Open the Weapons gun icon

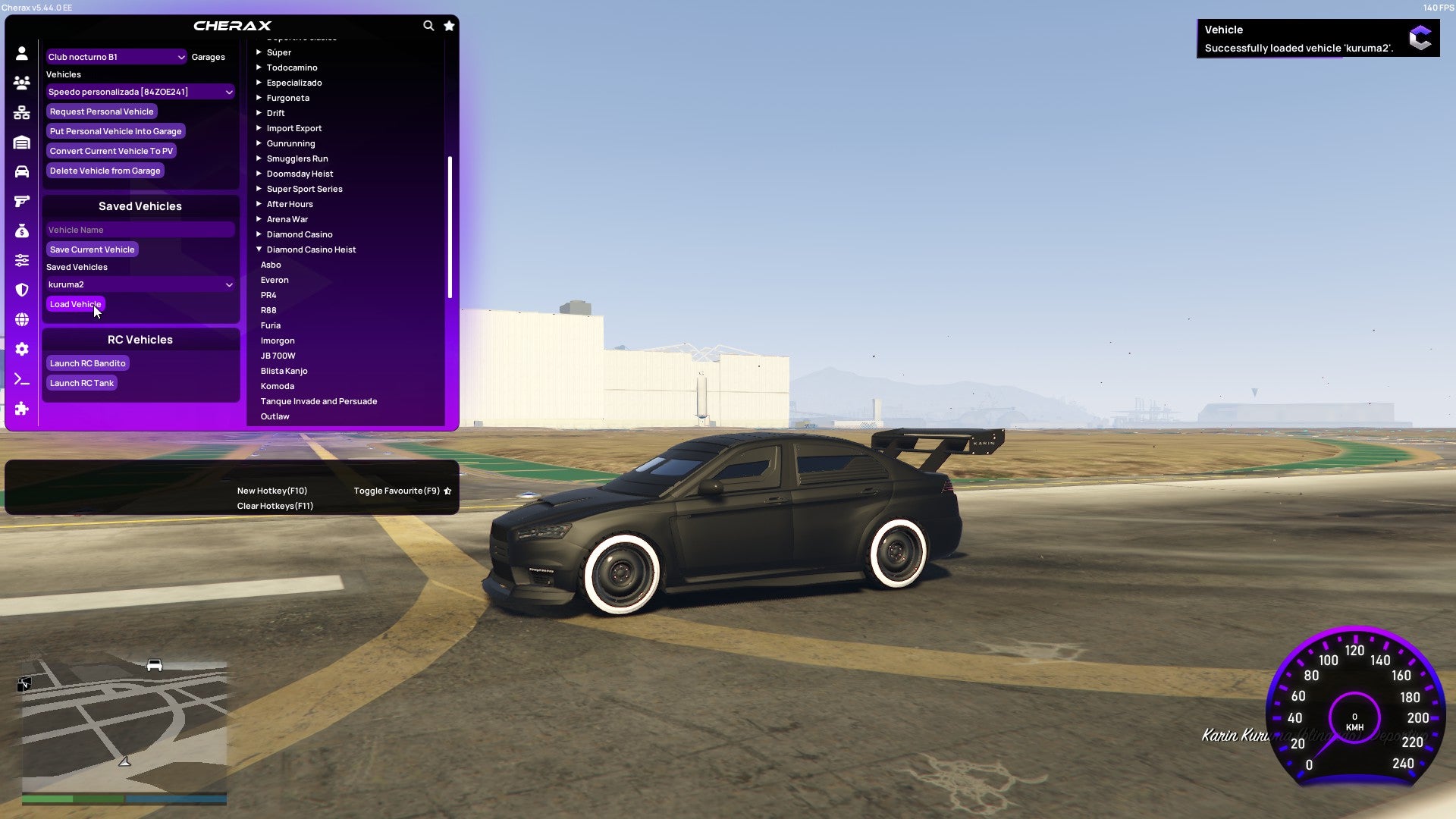tap(21, 200)
